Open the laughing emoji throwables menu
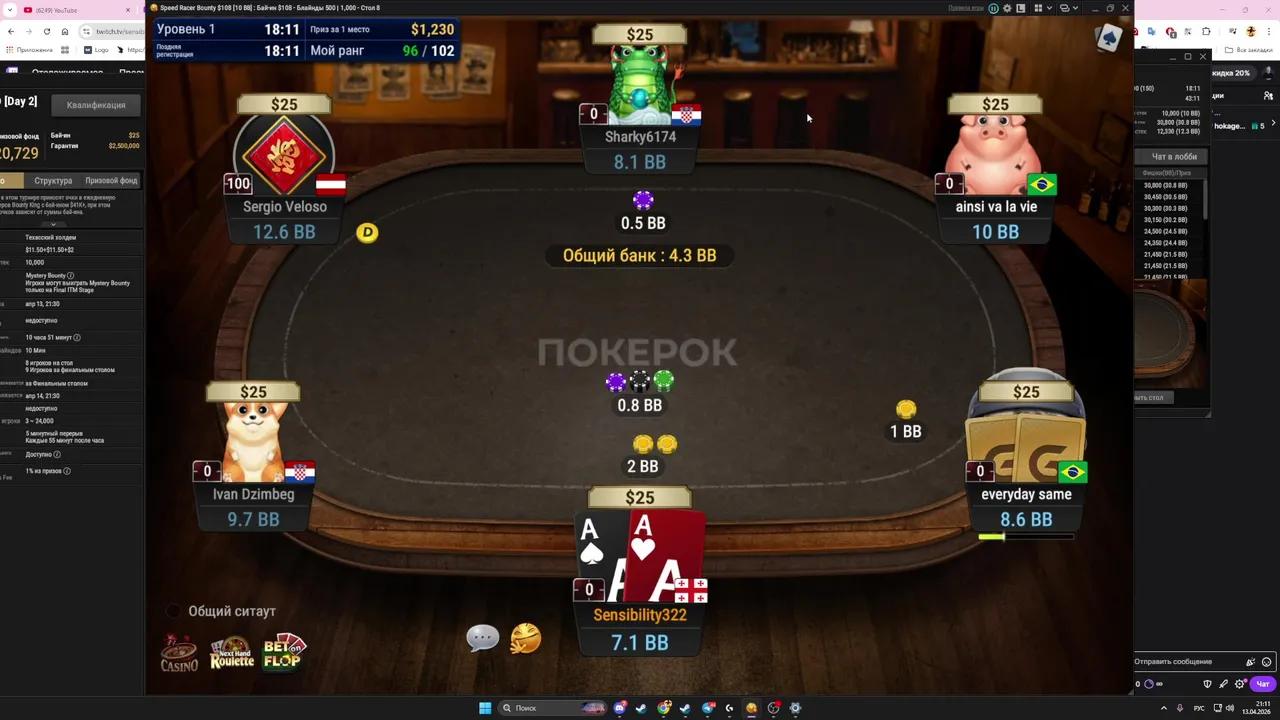This screenshot has width=1280, height=720. click(x=525, y=637)
